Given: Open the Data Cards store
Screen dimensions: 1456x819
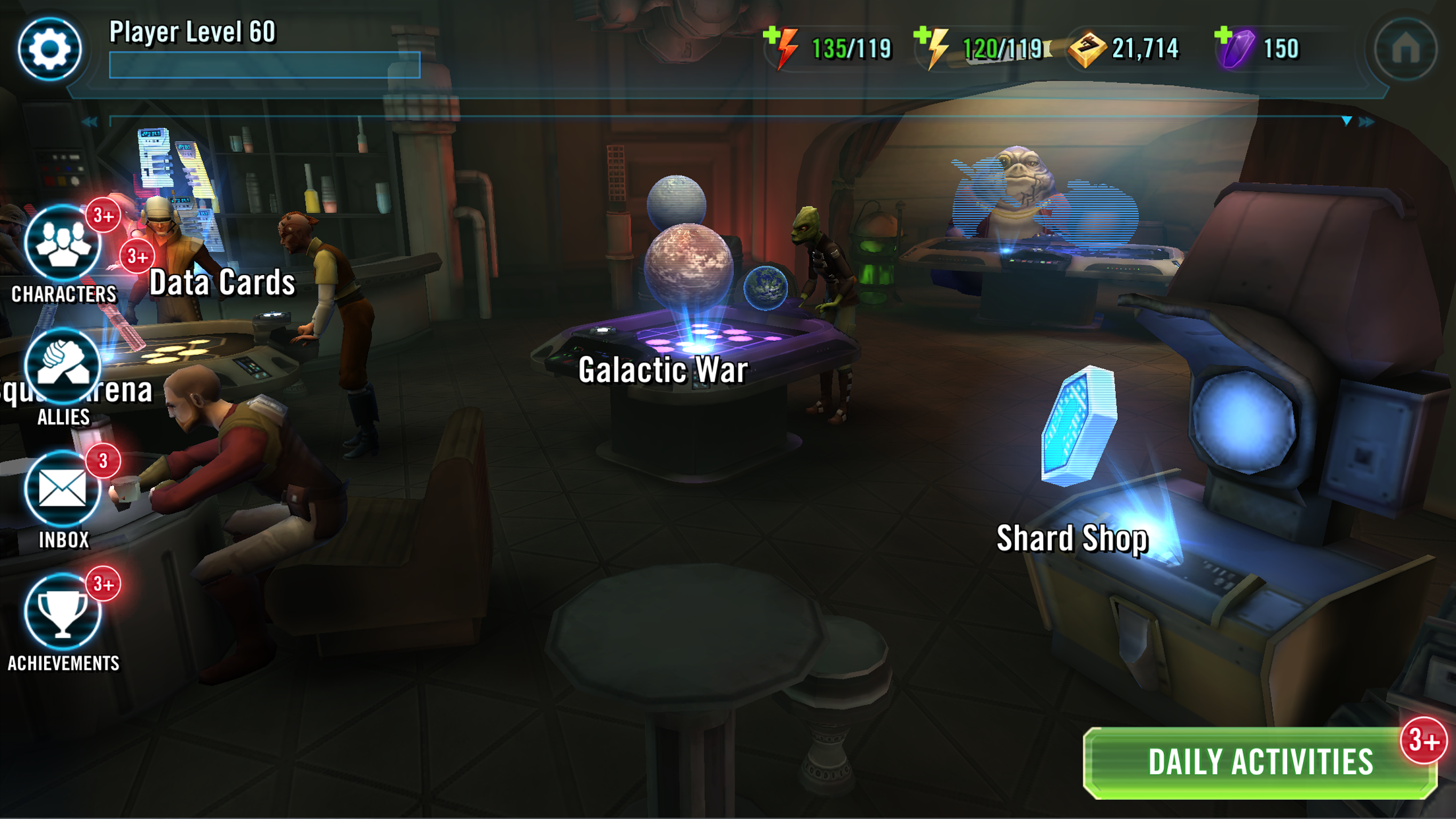Looking at the screenshot, I should (x=222, y=282).
